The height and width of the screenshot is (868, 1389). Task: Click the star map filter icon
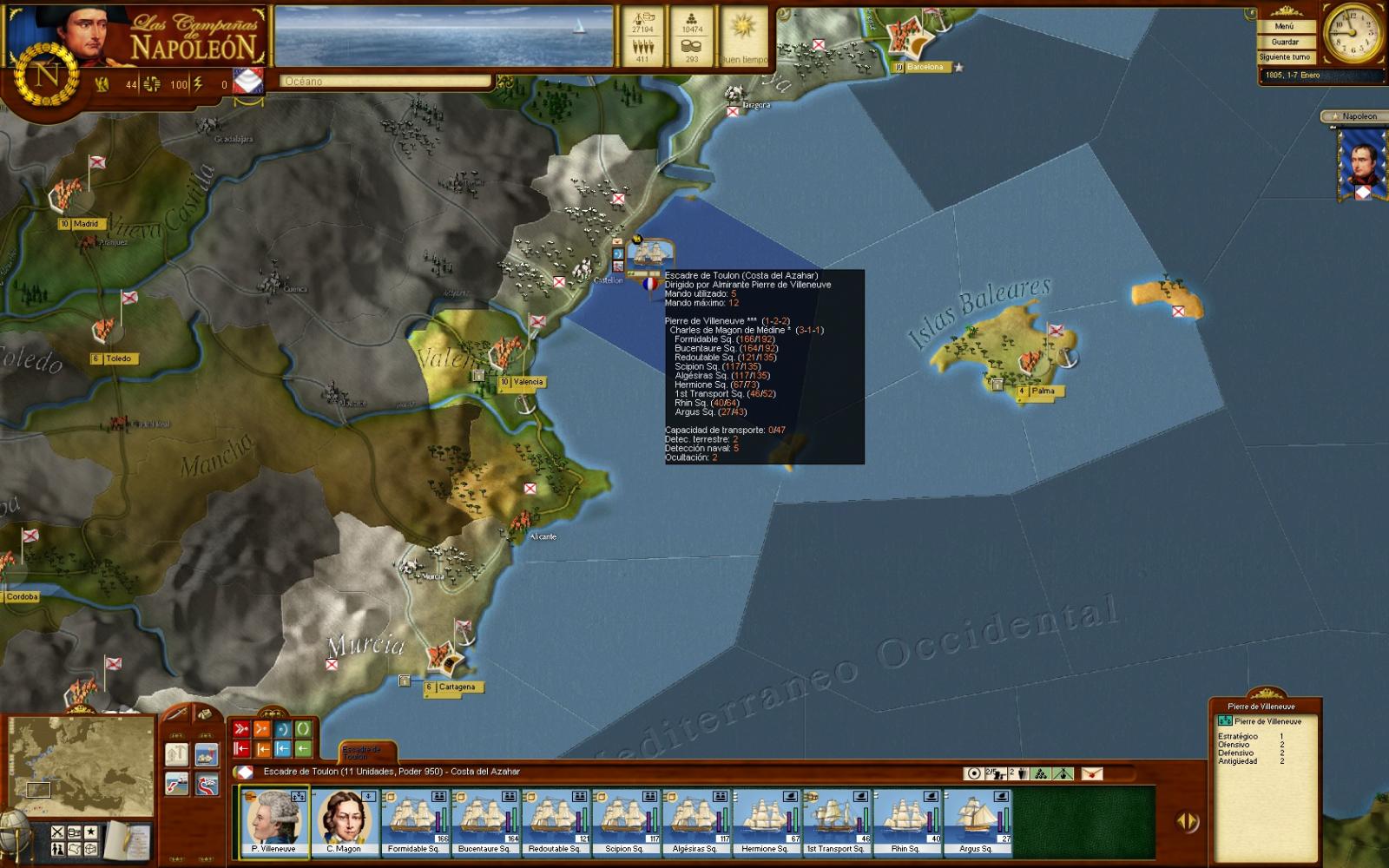(90, 832)
